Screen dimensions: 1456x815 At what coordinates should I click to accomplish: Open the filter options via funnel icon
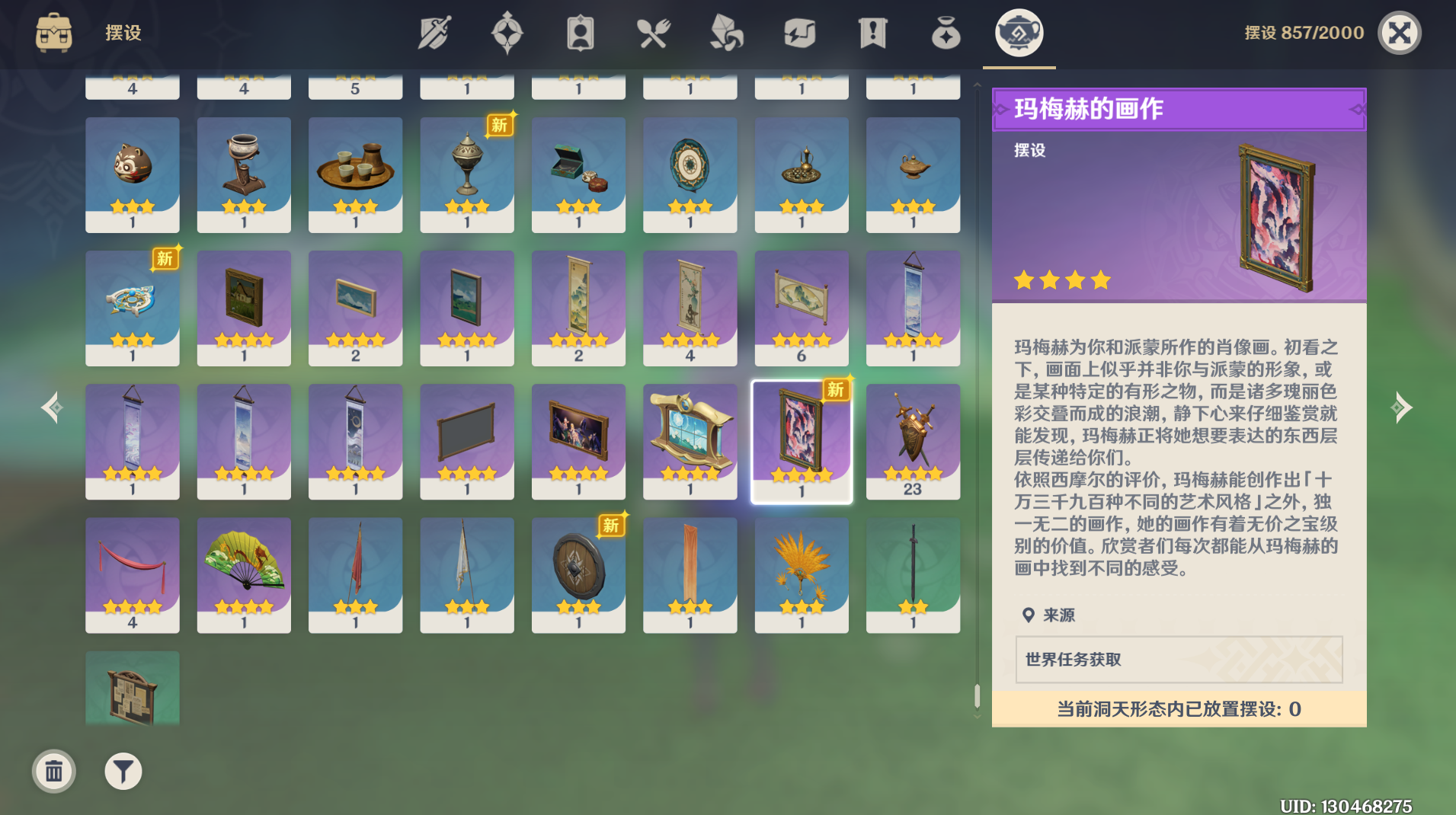pos(123,771)
